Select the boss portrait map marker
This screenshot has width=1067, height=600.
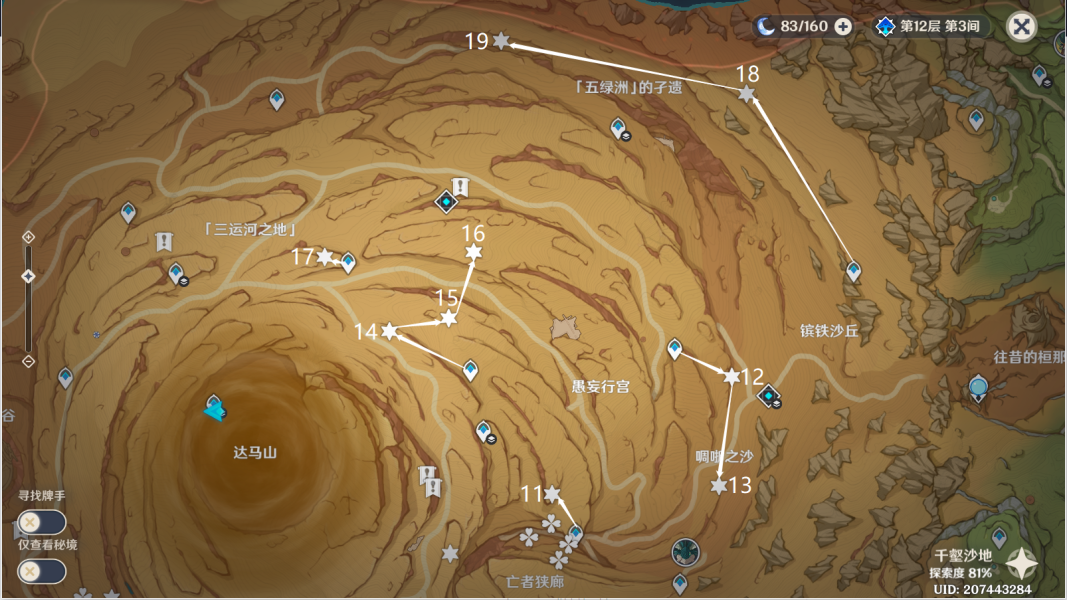pos(685,551)
